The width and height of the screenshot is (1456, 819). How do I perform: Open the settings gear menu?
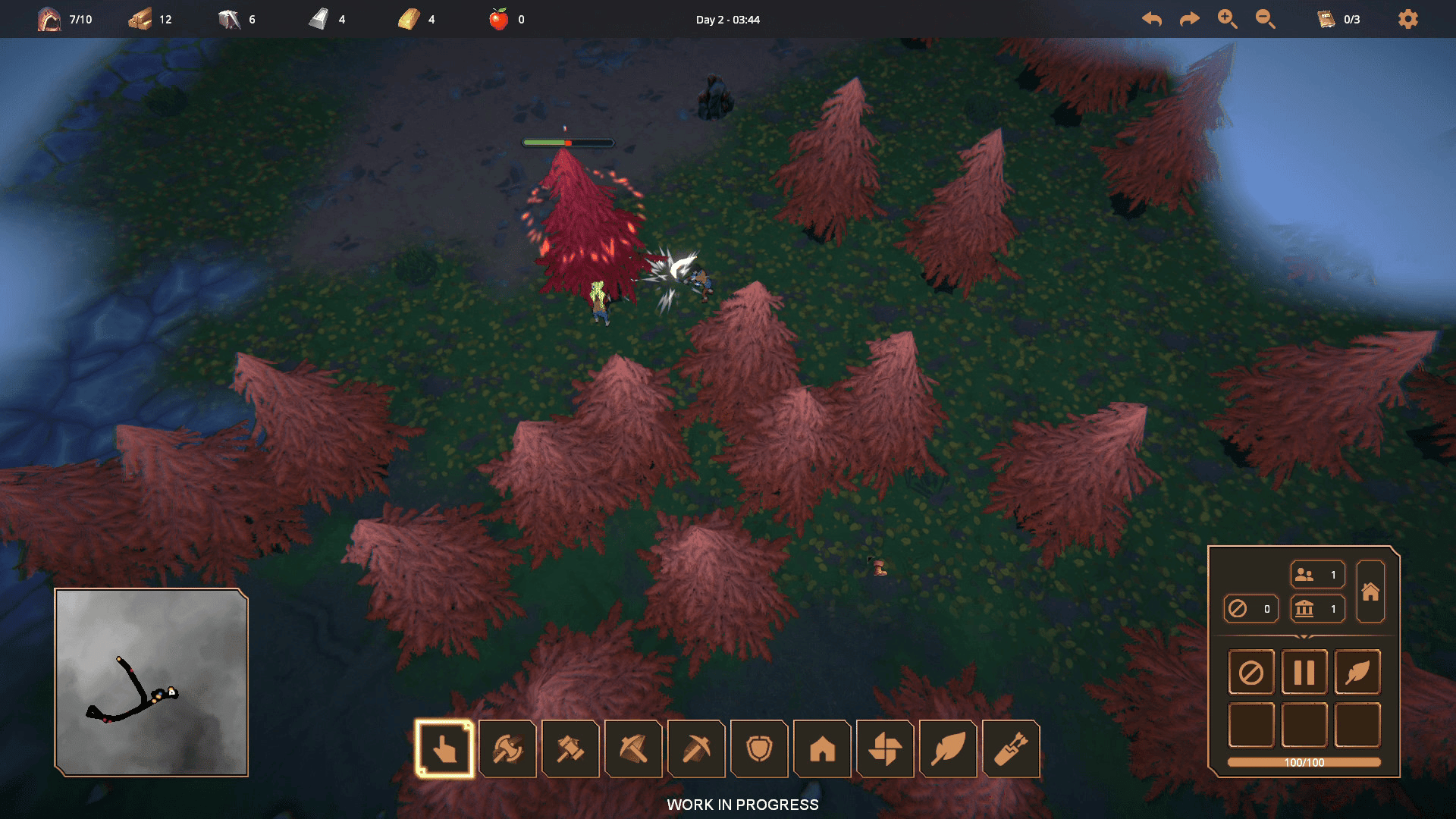(1407, 19)
